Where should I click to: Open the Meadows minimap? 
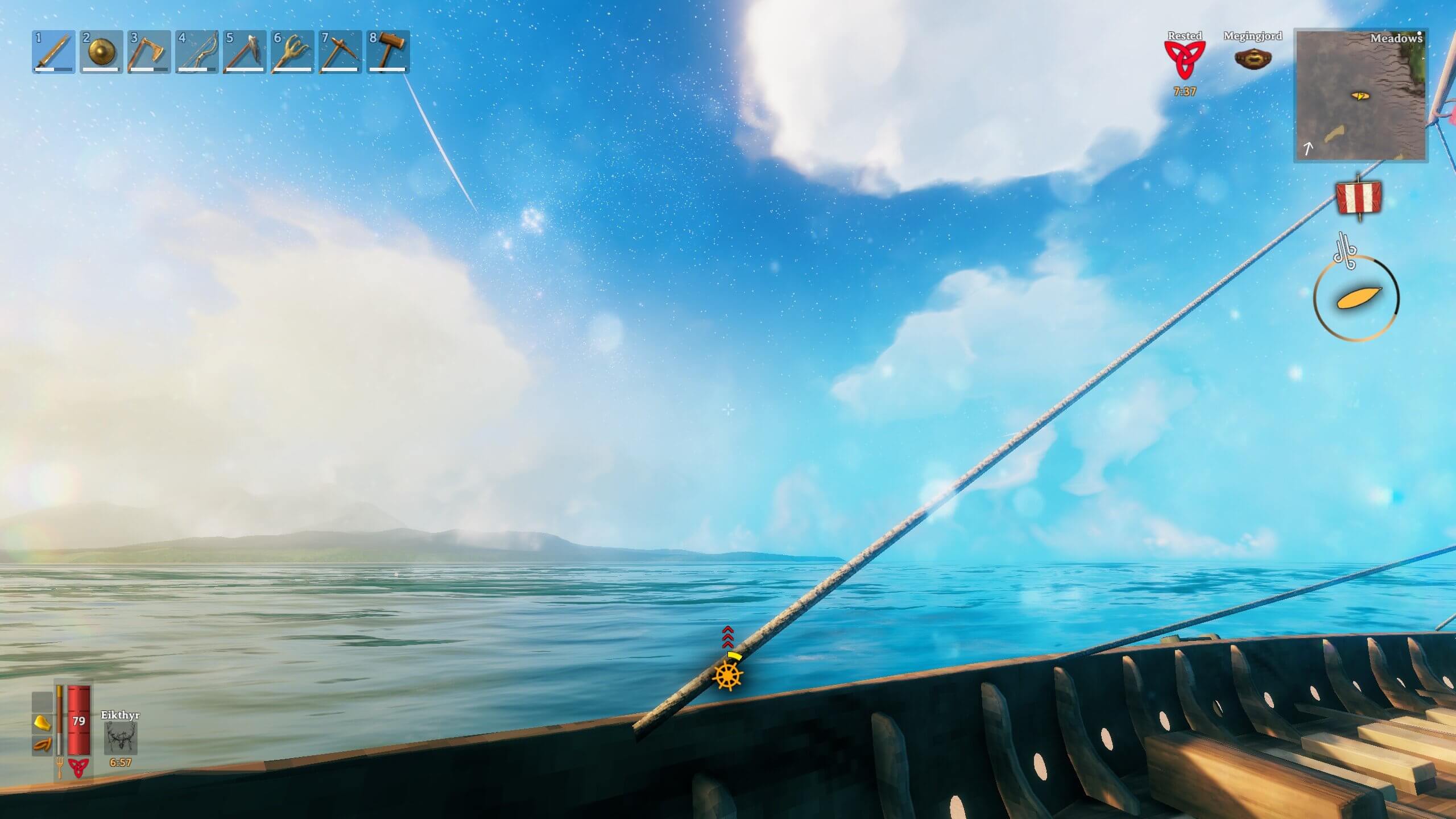[x=1360, y=96]
